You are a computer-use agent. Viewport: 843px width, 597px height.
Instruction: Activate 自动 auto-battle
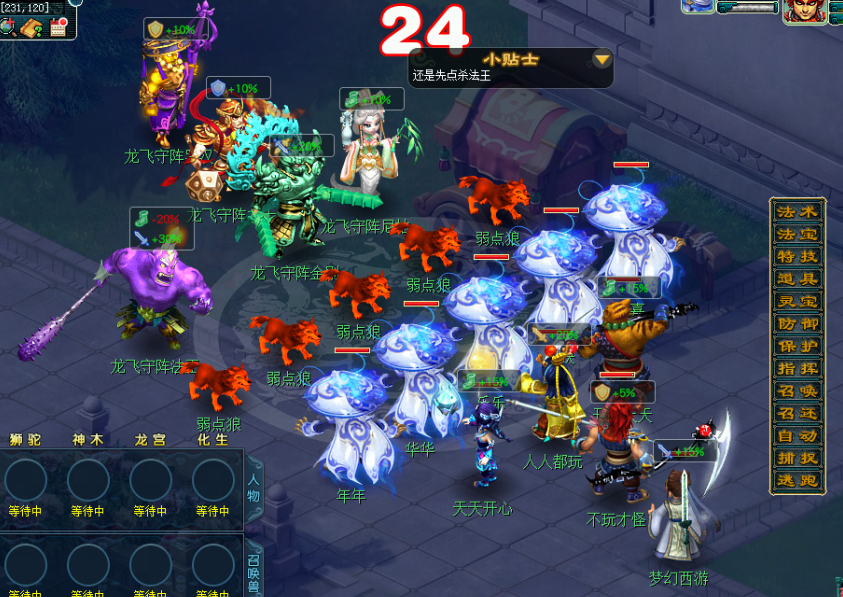(798, 435)
